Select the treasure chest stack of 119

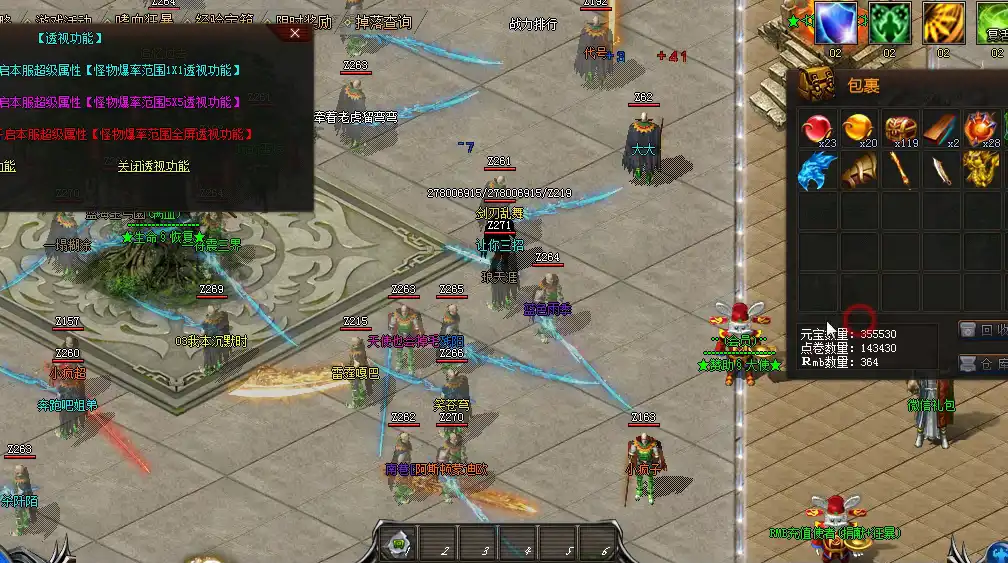point(900,130)
